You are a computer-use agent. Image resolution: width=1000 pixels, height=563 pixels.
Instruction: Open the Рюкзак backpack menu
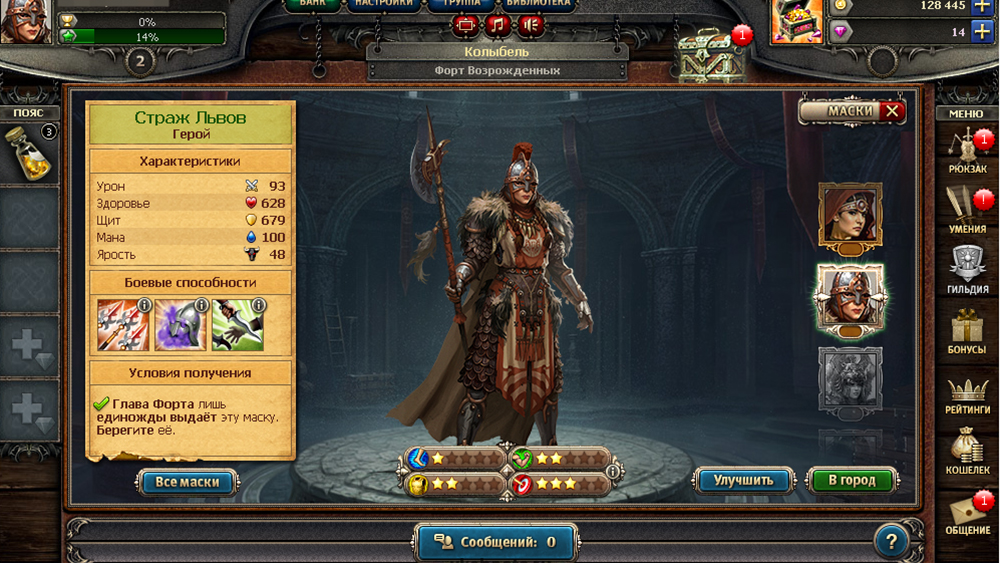[x=966, y=150]
